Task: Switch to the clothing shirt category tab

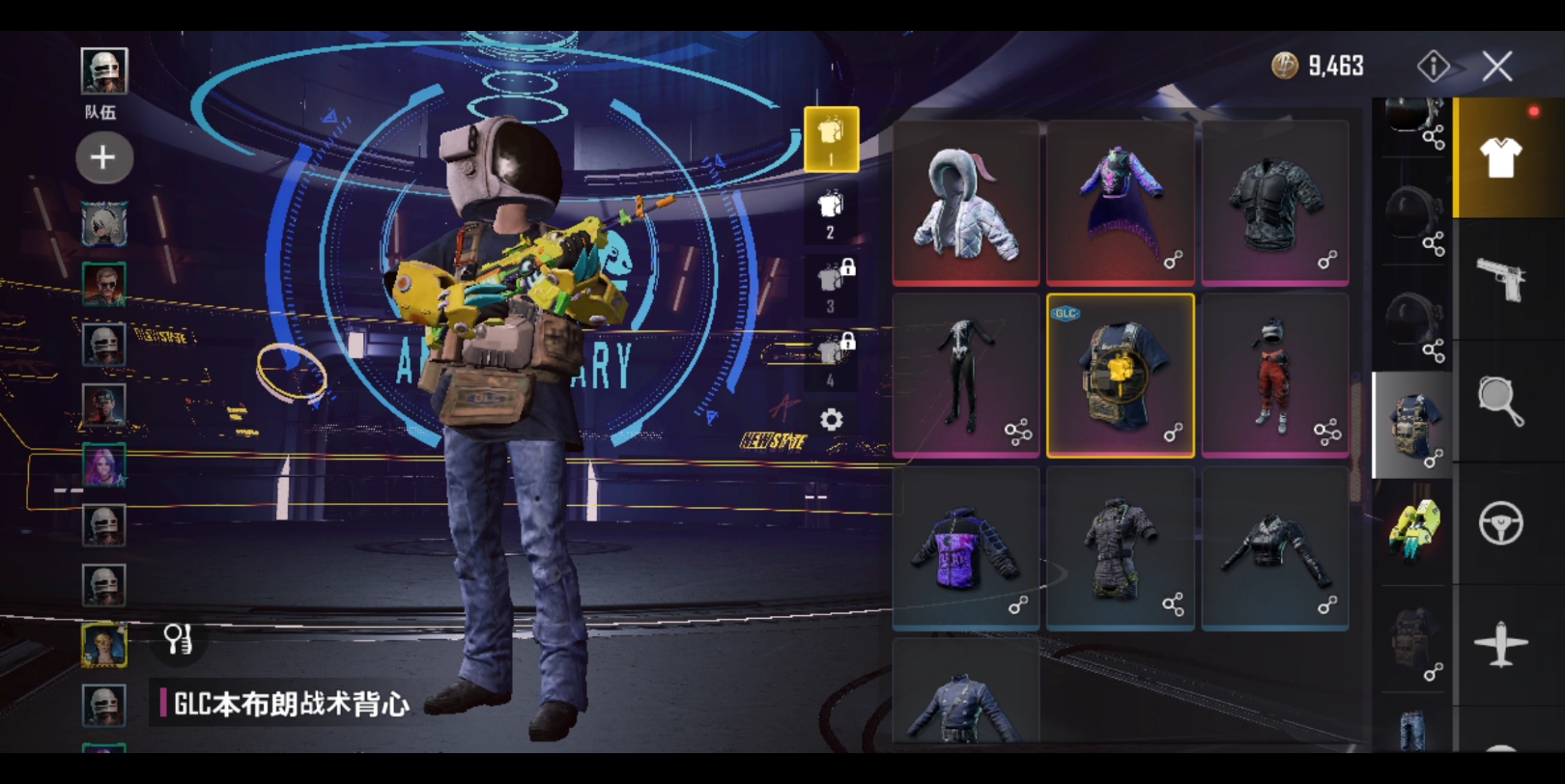Action: [x=1499, y=158]
